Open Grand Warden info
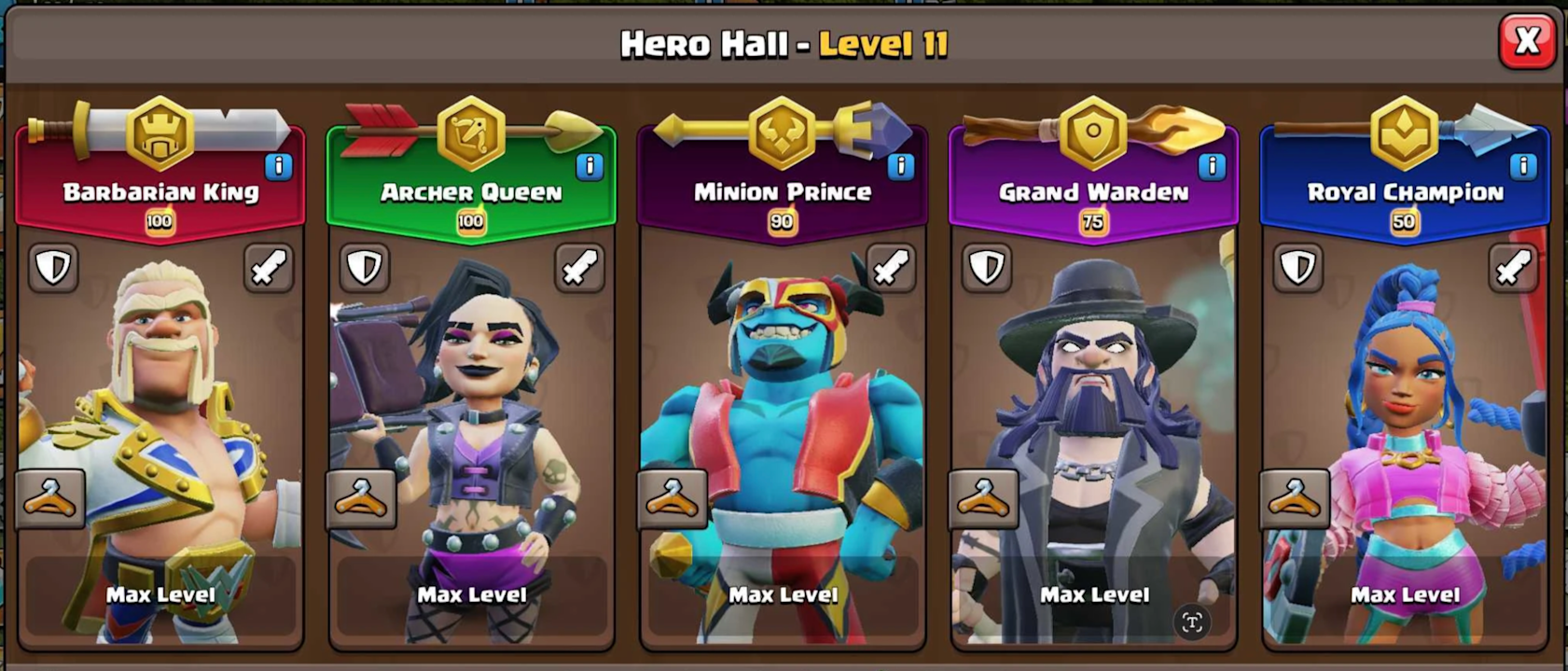The height and width of the screenshot is (671, 1568). (1211, 166)
